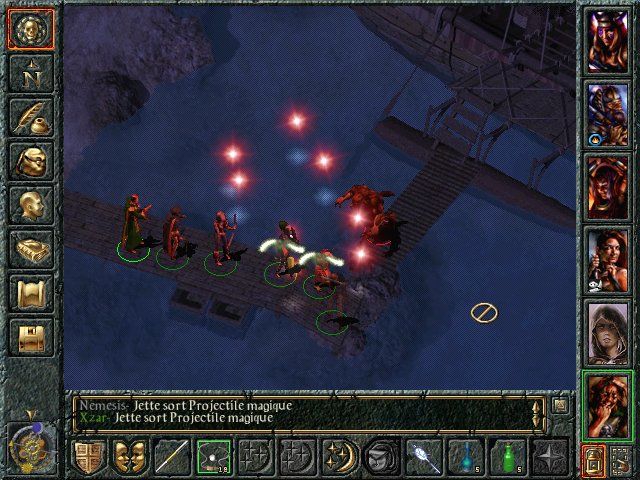Open the journal with the quill and inkwell

tap(30, 117)
